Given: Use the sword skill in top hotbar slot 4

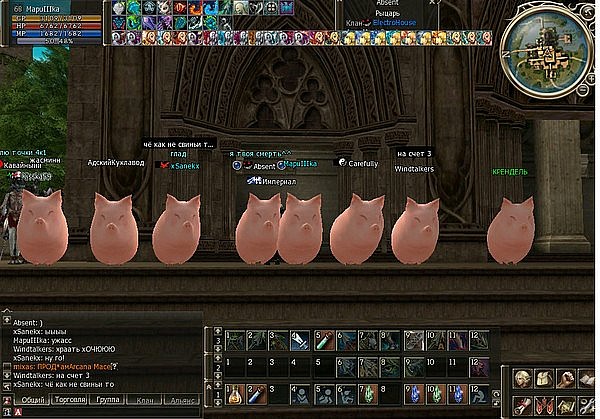Looking at the screenshot, I should (x=300, y=341).
